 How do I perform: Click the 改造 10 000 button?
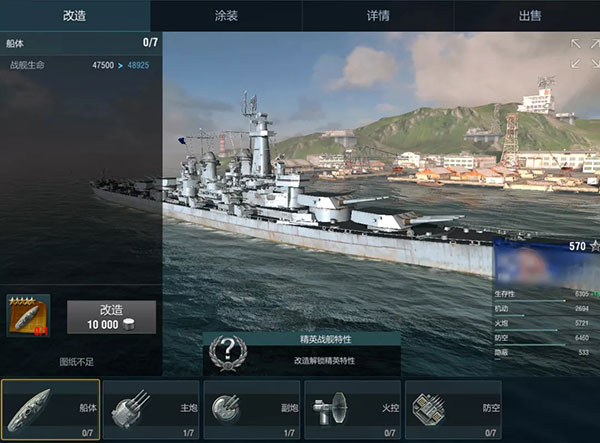[111, 317]
